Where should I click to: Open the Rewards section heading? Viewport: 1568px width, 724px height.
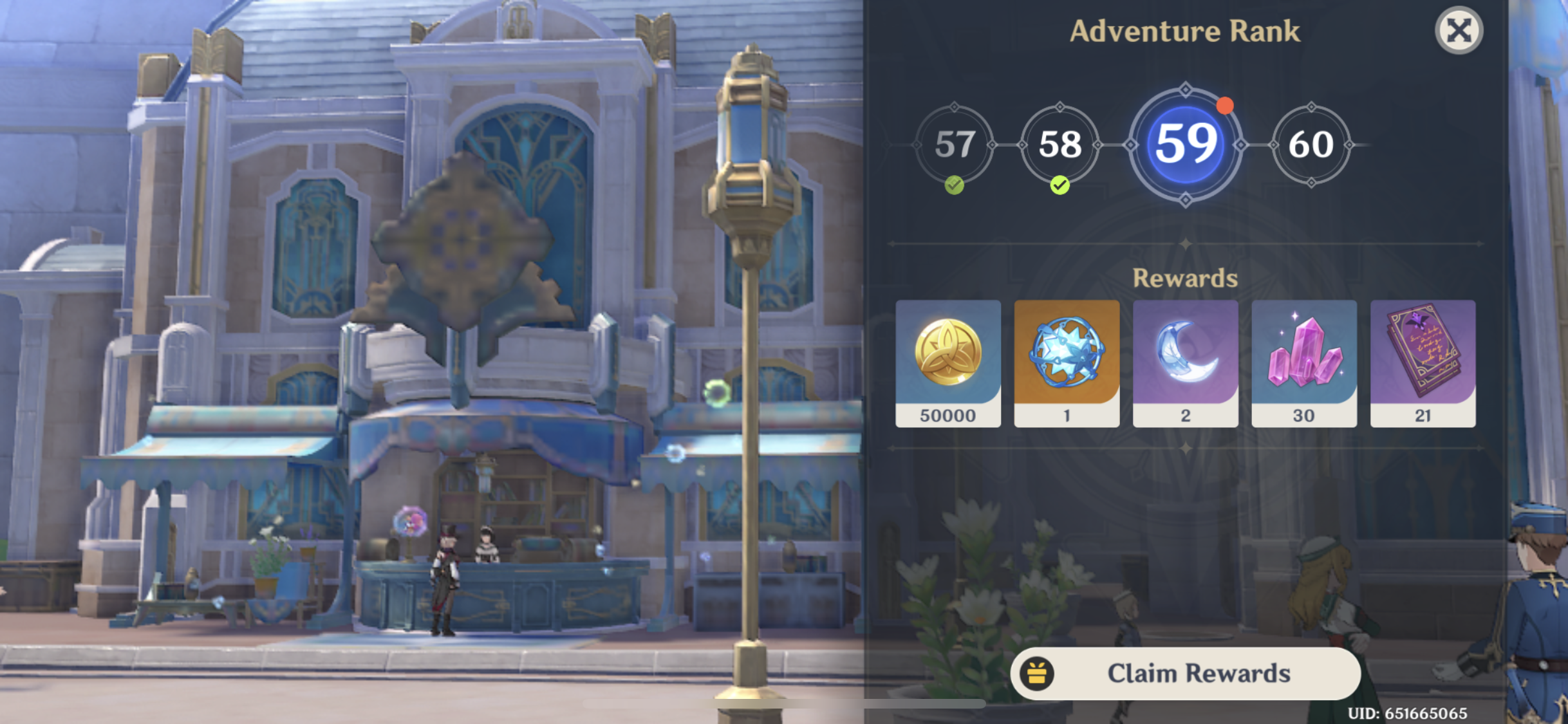tap(1184, 278)
